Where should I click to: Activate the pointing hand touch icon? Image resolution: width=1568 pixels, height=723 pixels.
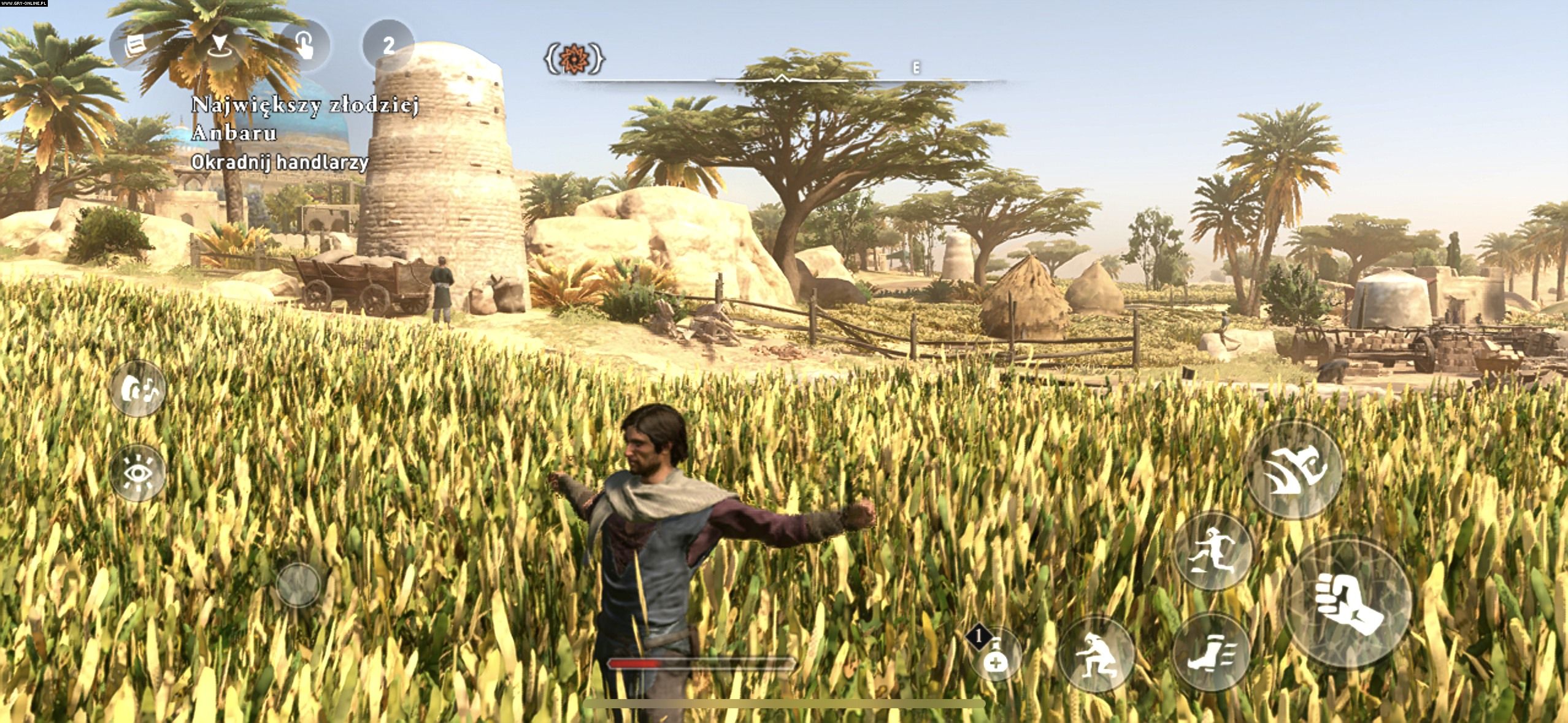(x=304, y=46)
